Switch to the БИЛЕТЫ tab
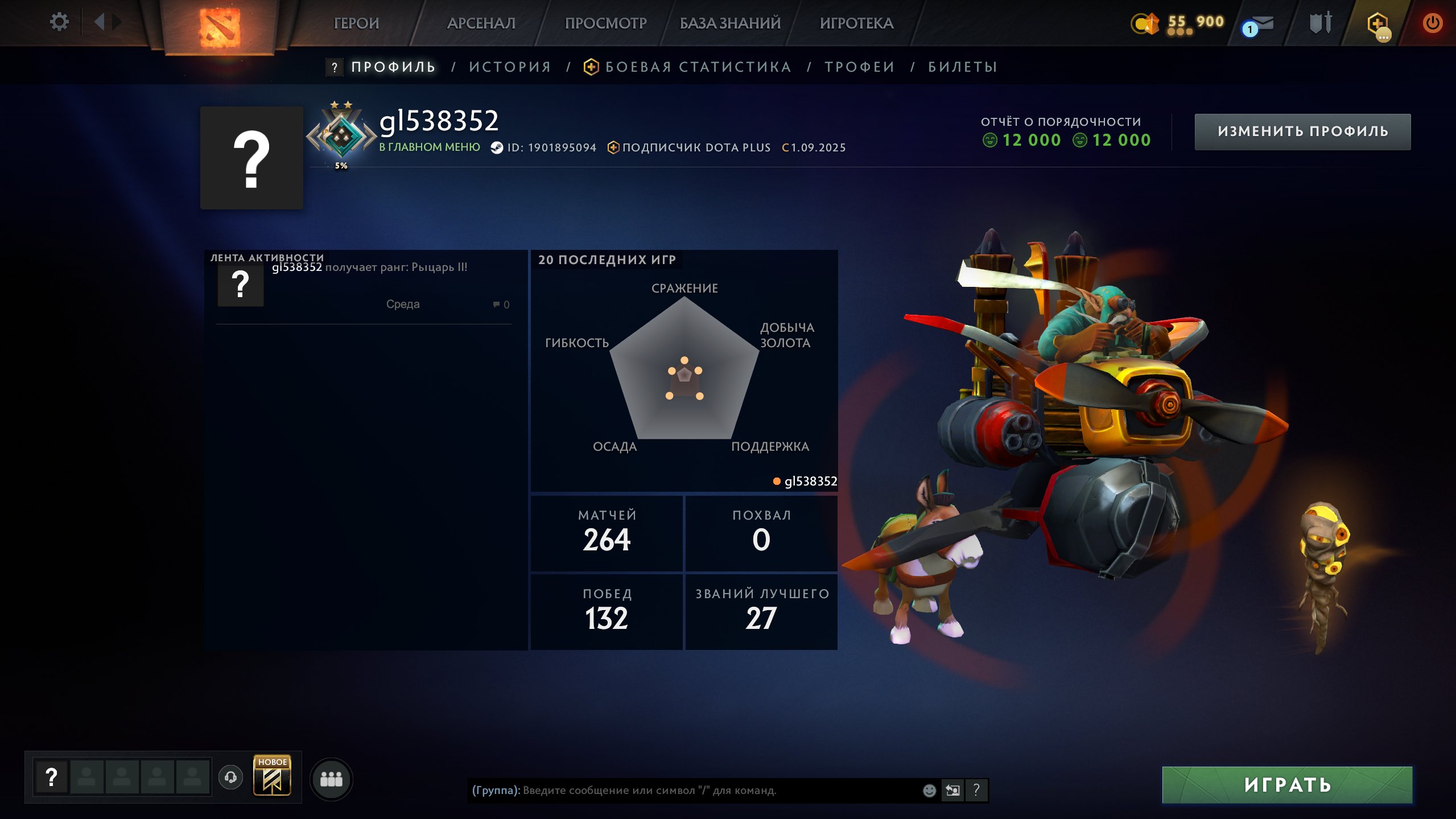This screenshot has height=819, width=1456. pyautogui.click(x=963, y=67)
